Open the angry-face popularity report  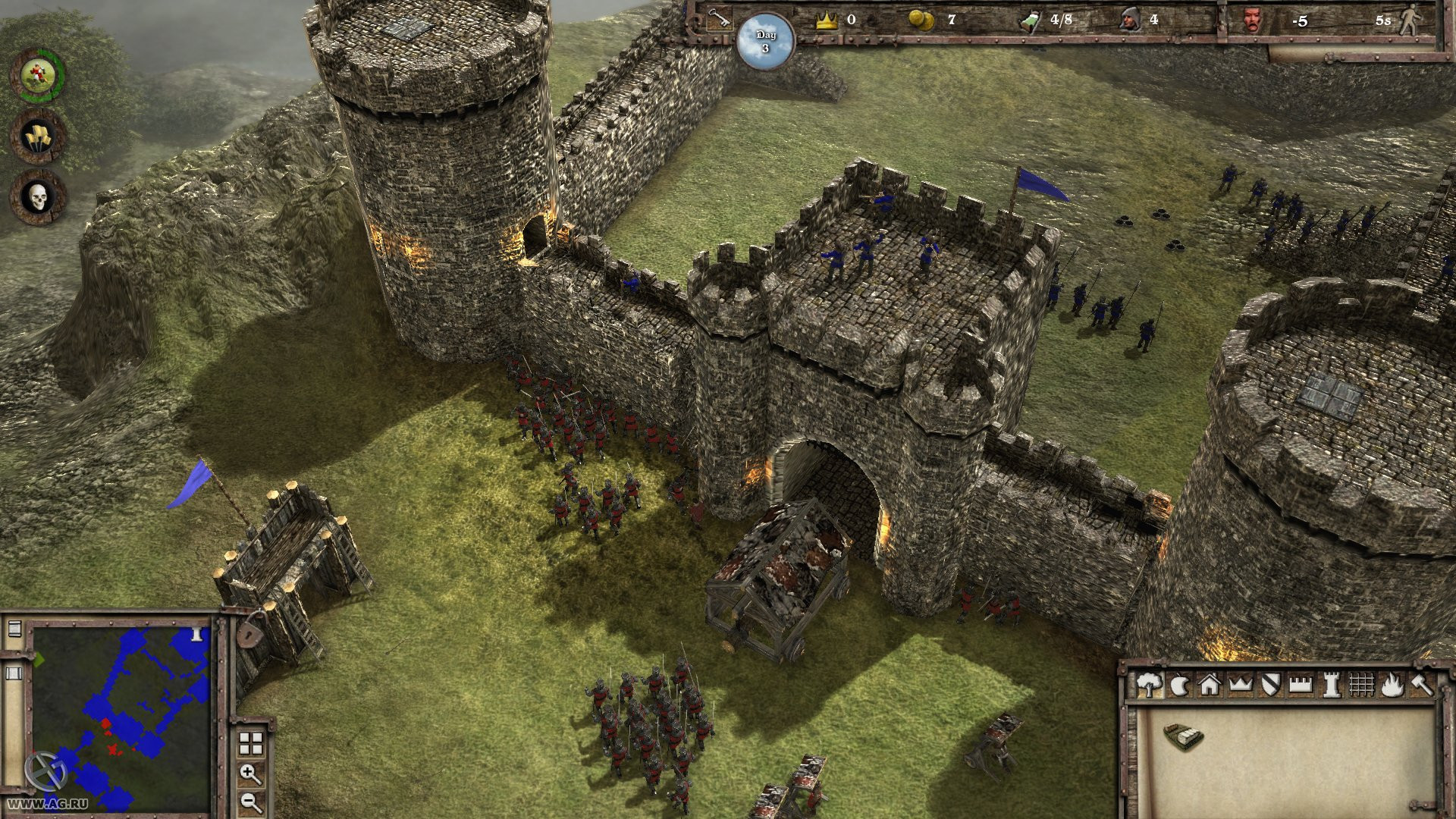1253,20
